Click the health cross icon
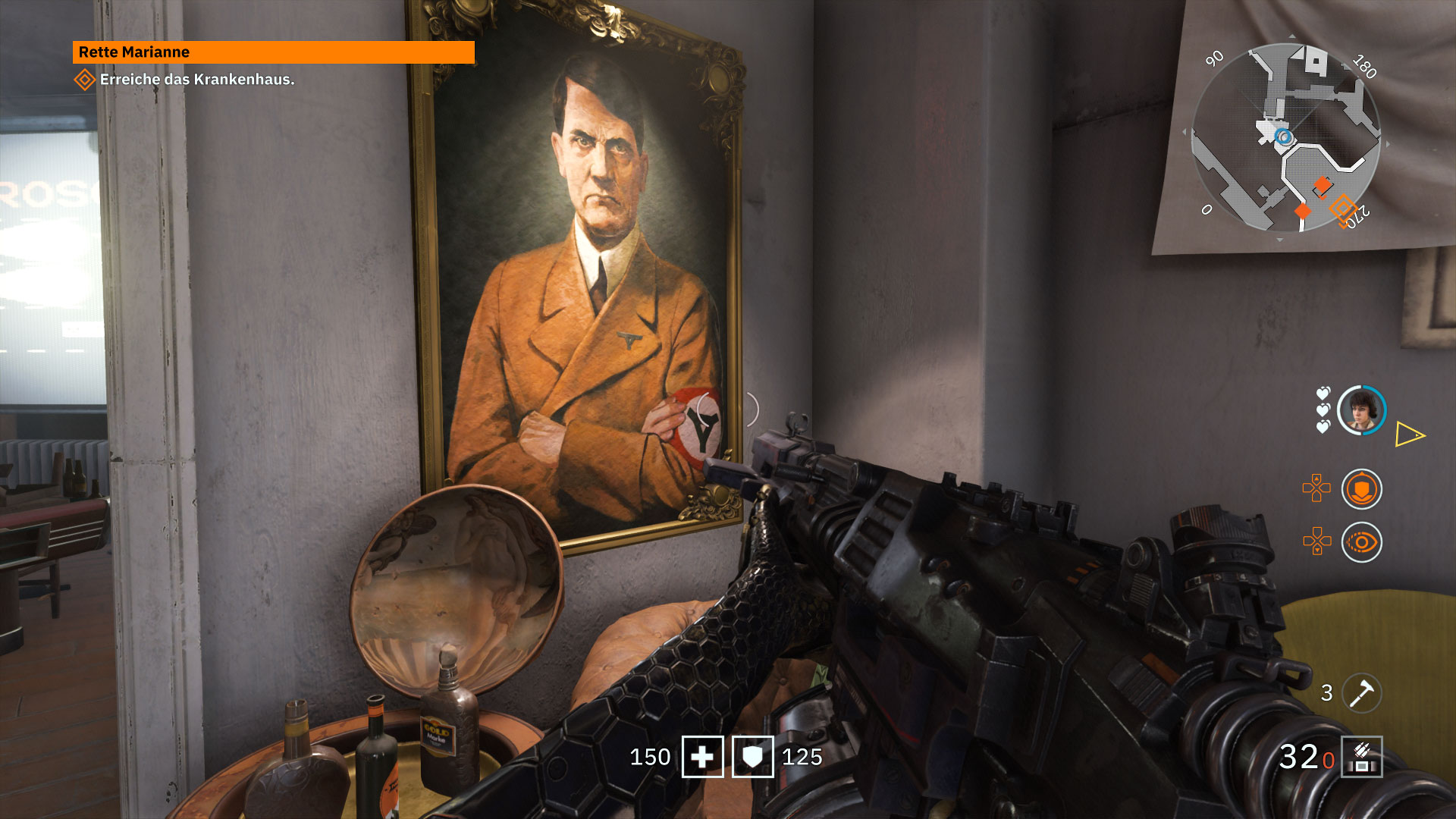Image resolution: width=1456 pixels, height=819 pixels. (x=702, y=757)
